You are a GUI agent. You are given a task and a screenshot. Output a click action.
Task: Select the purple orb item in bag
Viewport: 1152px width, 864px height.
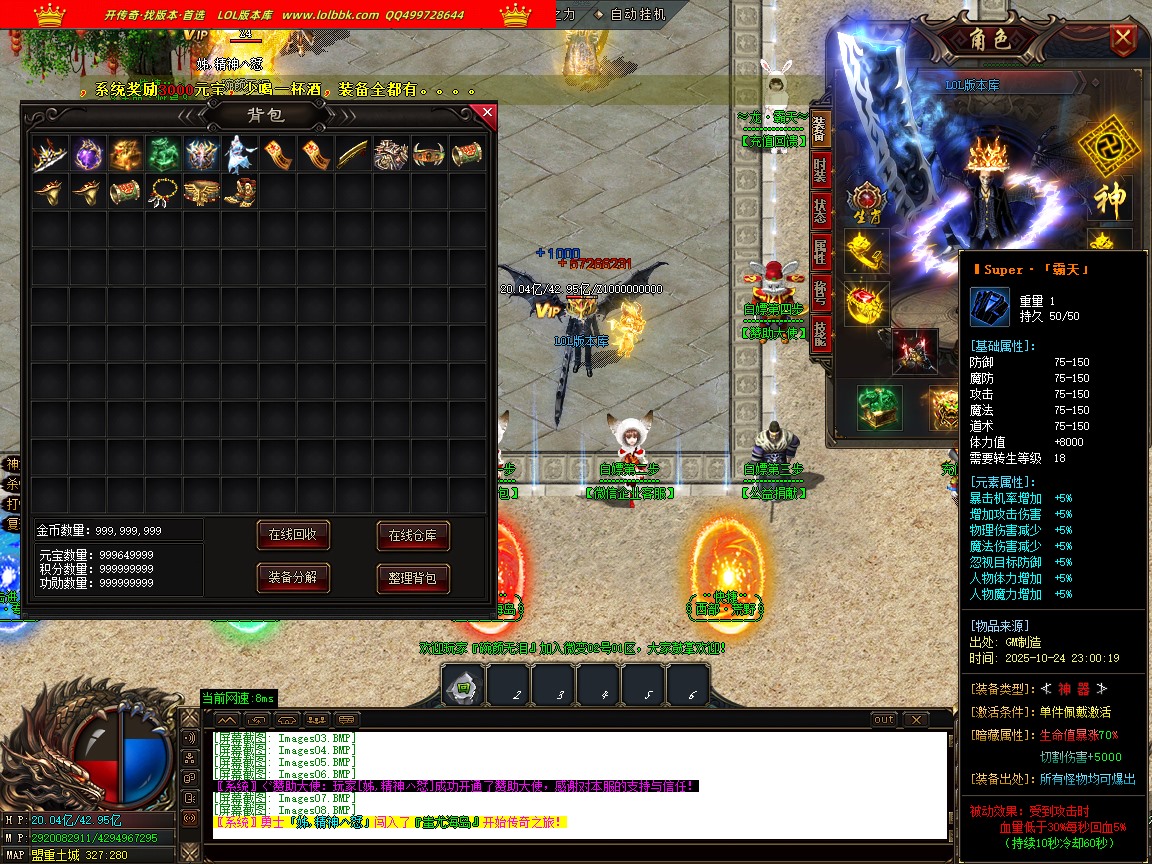[88, 154]
